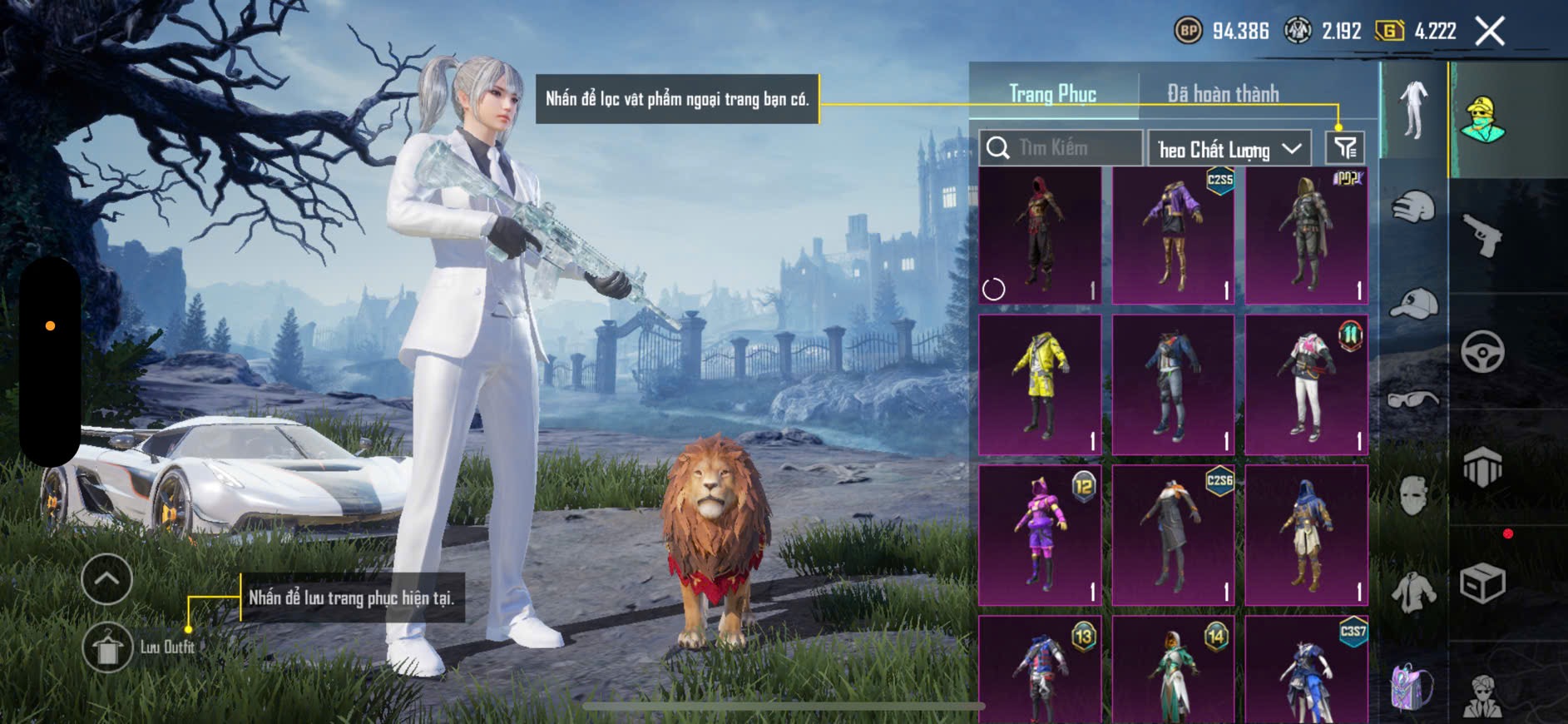
Task: Save current outfit with Lưu Outfit
Action: pos(108,647)
